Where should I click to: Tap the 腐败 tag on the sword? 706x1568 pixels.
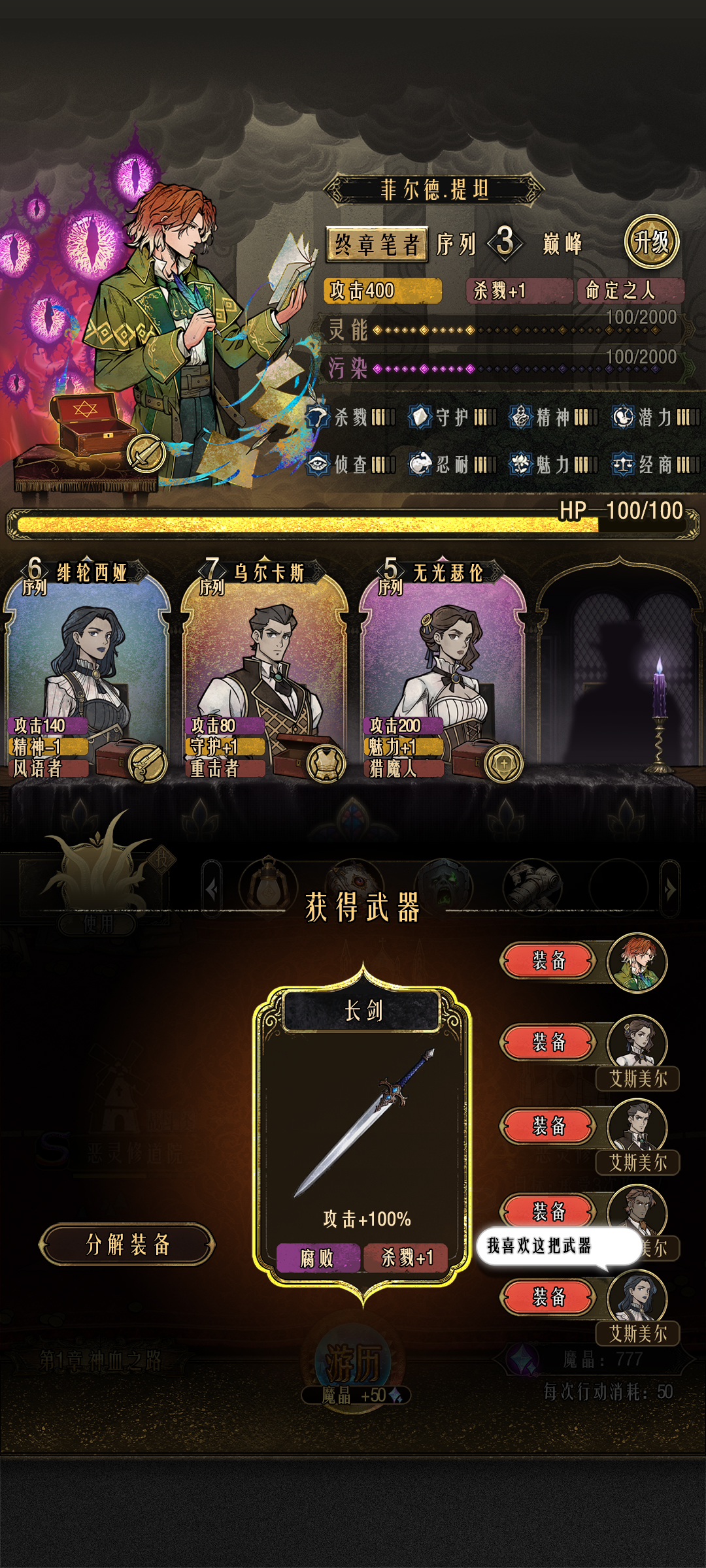click(x=318, y=1258)
